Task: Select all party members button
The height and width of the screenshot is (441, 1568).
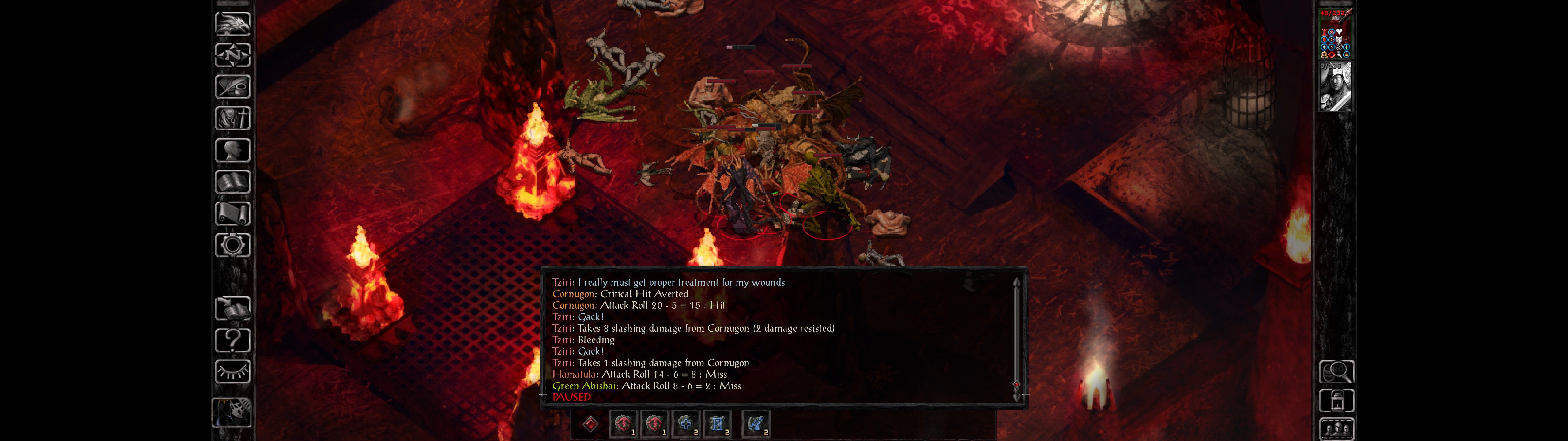Action: [x=1336, y=429]
